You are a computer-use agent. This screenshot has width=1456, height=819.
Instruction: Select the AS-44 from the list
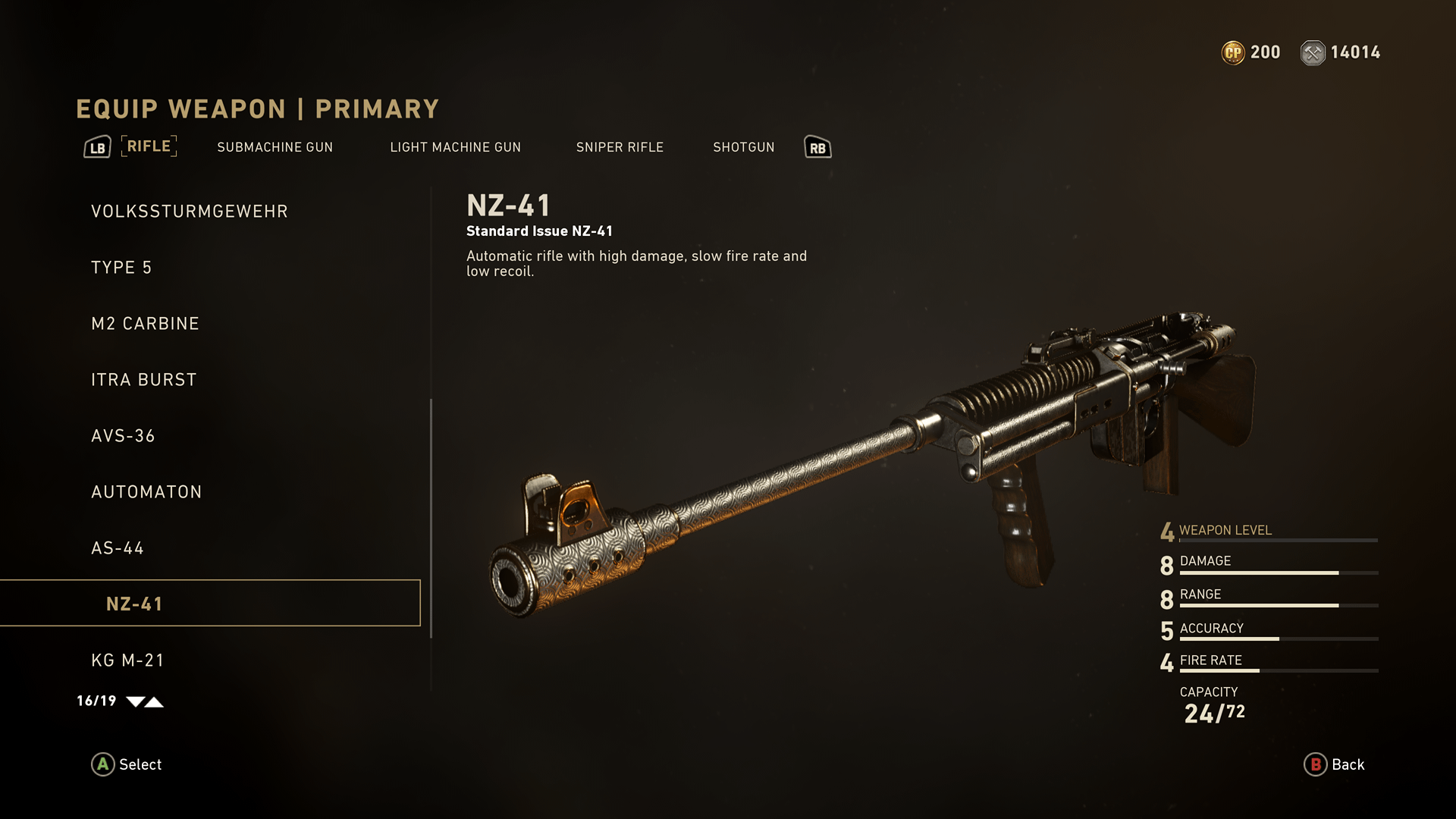click(x=118, y=548)
